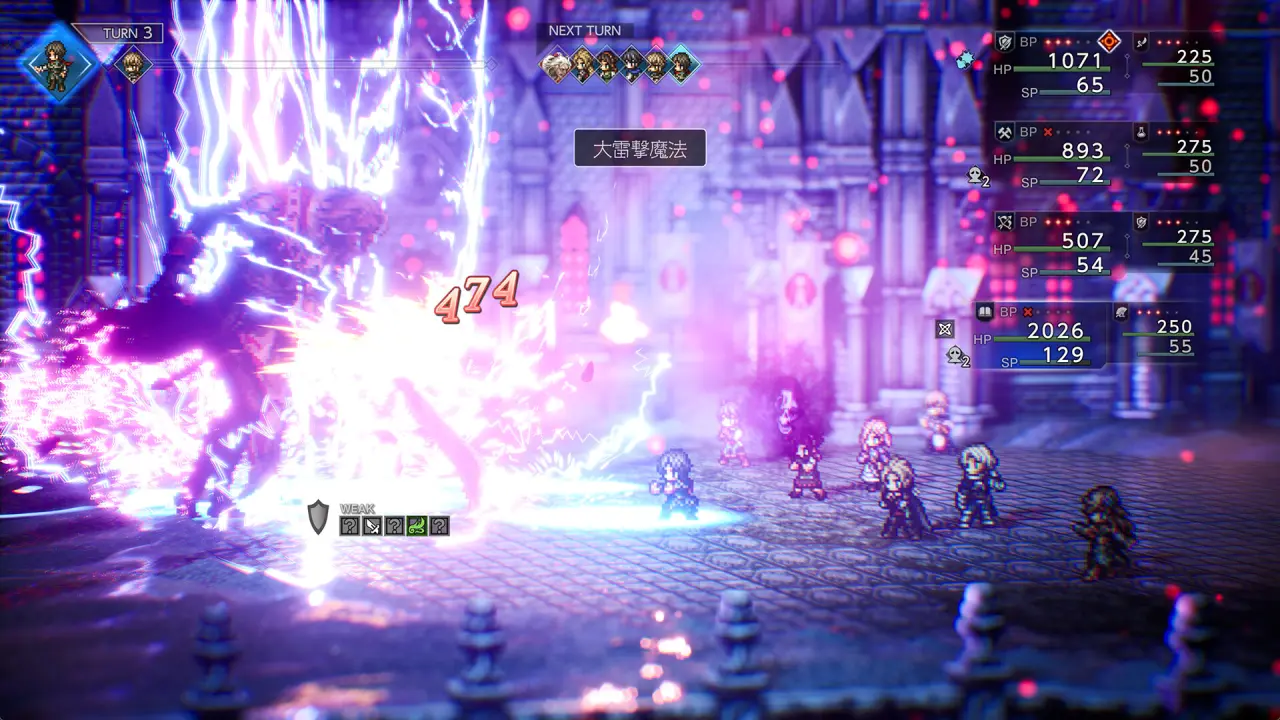
Task: Select the dagger sub-job icon near 225
Action: pyautogui.click(x=1142, y=42)
